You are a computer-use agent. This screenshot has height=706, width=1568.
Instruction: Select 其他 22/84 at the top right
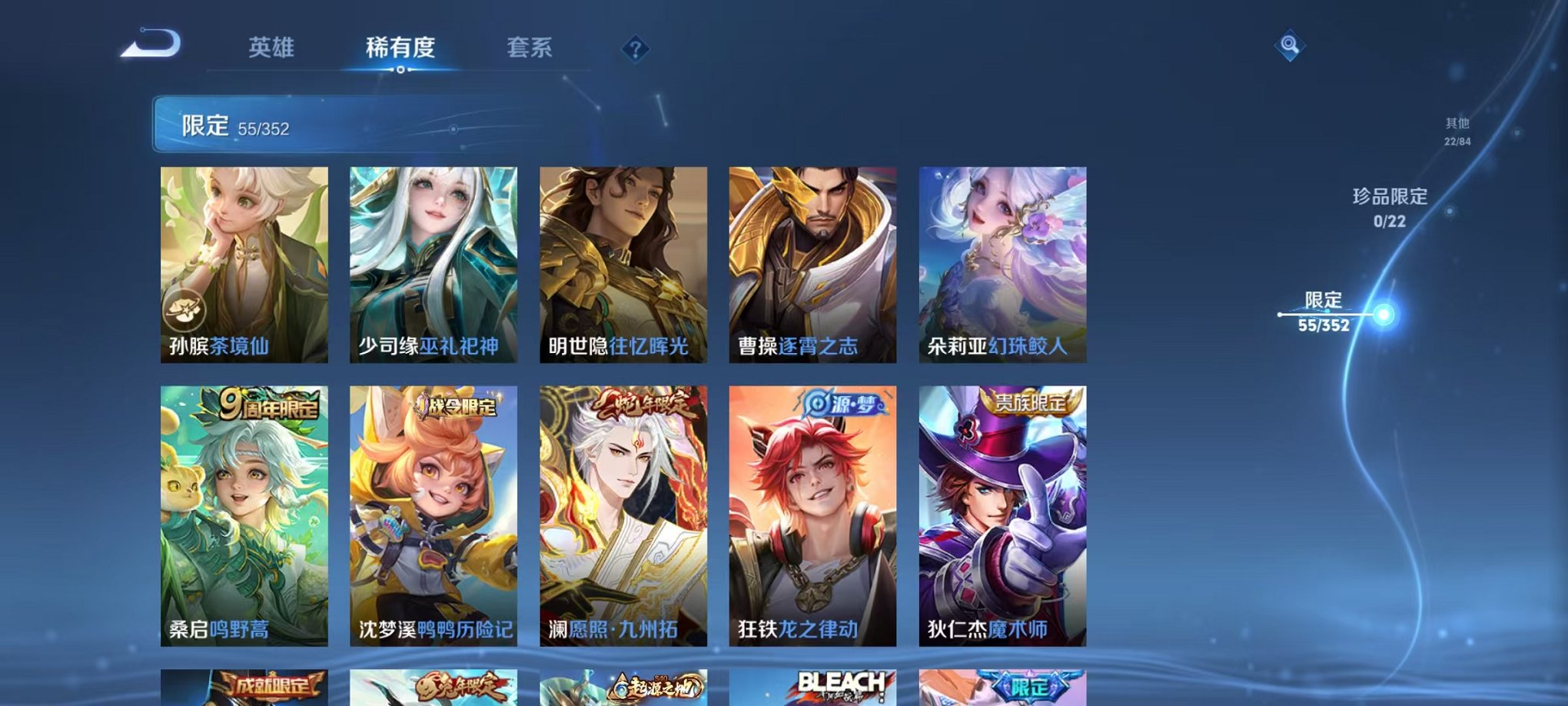[x=1457, y=129]
